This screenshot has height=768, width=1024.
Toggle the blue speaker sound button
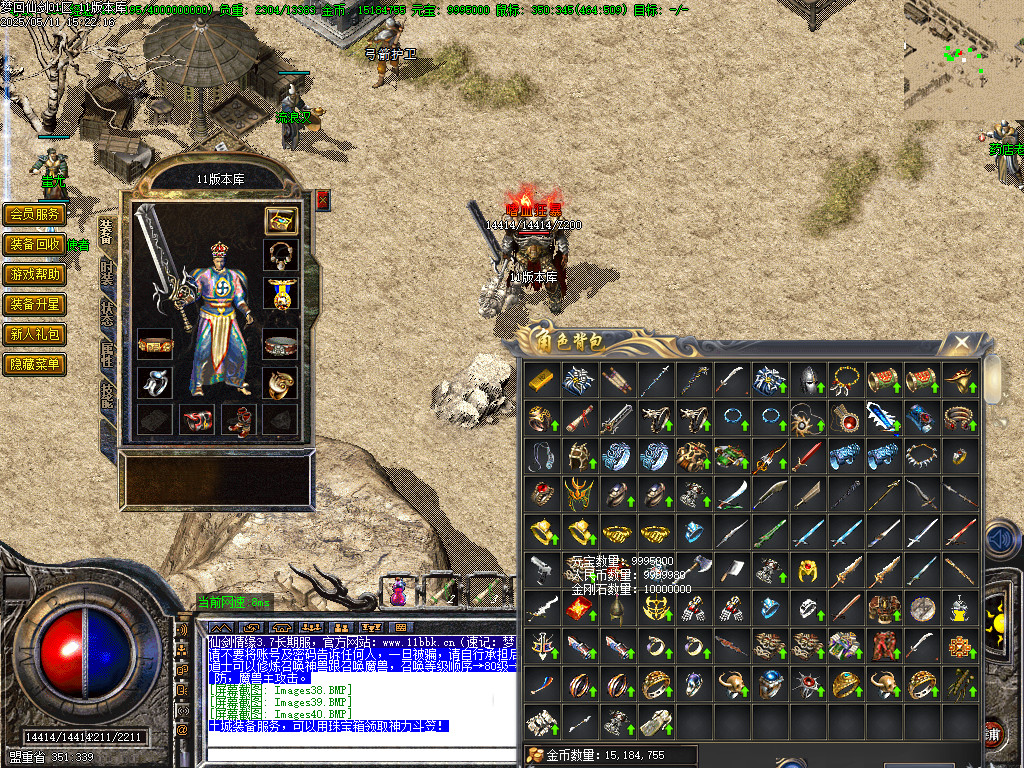[x=1001, y=540]
